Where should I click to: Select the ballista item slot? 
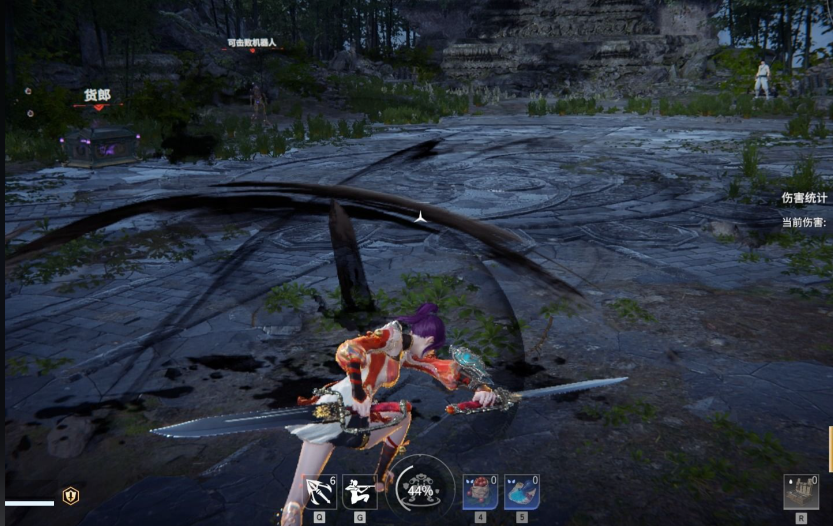(x=800, y=492)
